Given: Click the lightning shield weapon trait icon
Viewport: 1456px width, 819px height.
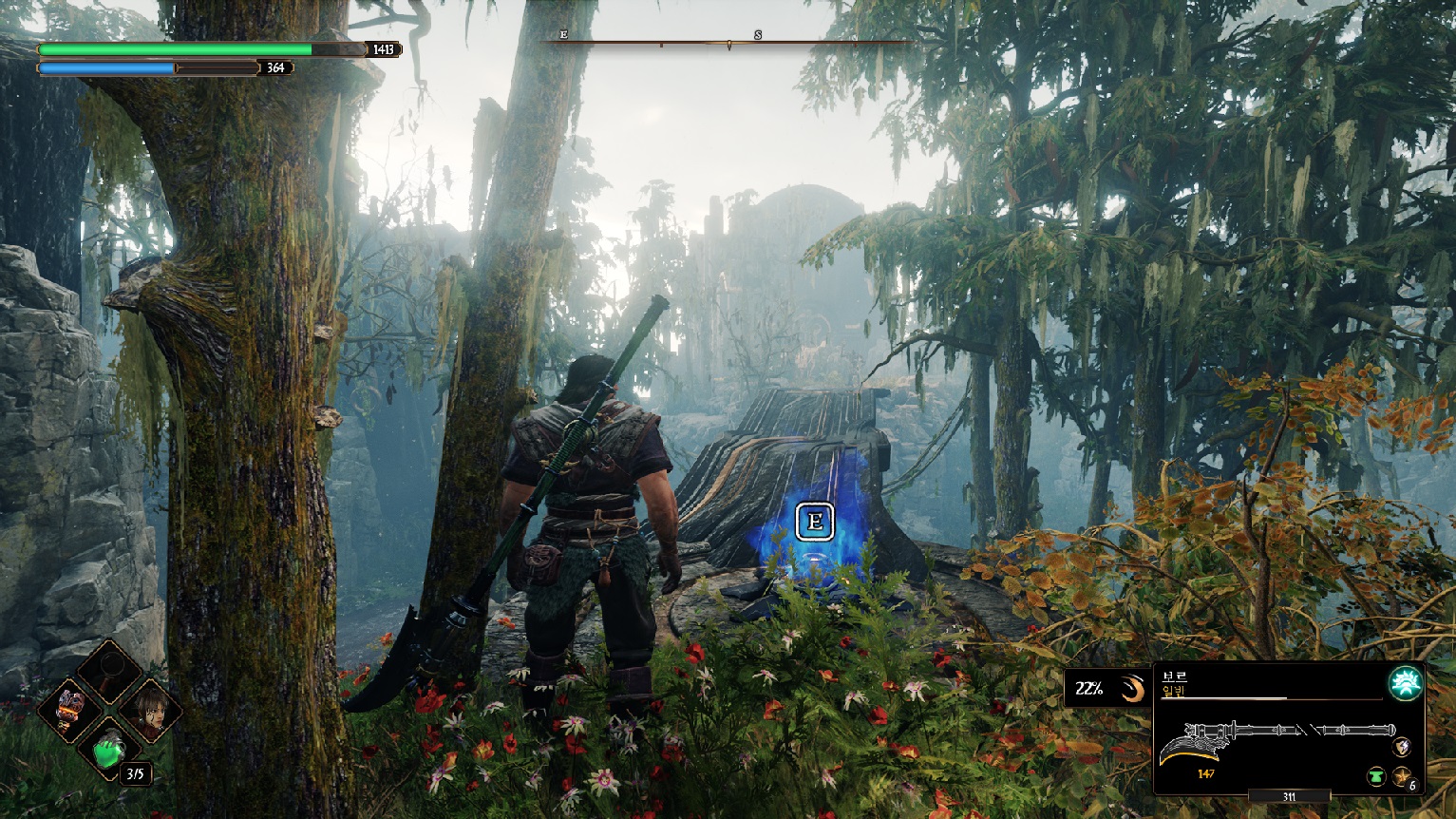Looking at the screenshot, I should tap(1402, 747).
